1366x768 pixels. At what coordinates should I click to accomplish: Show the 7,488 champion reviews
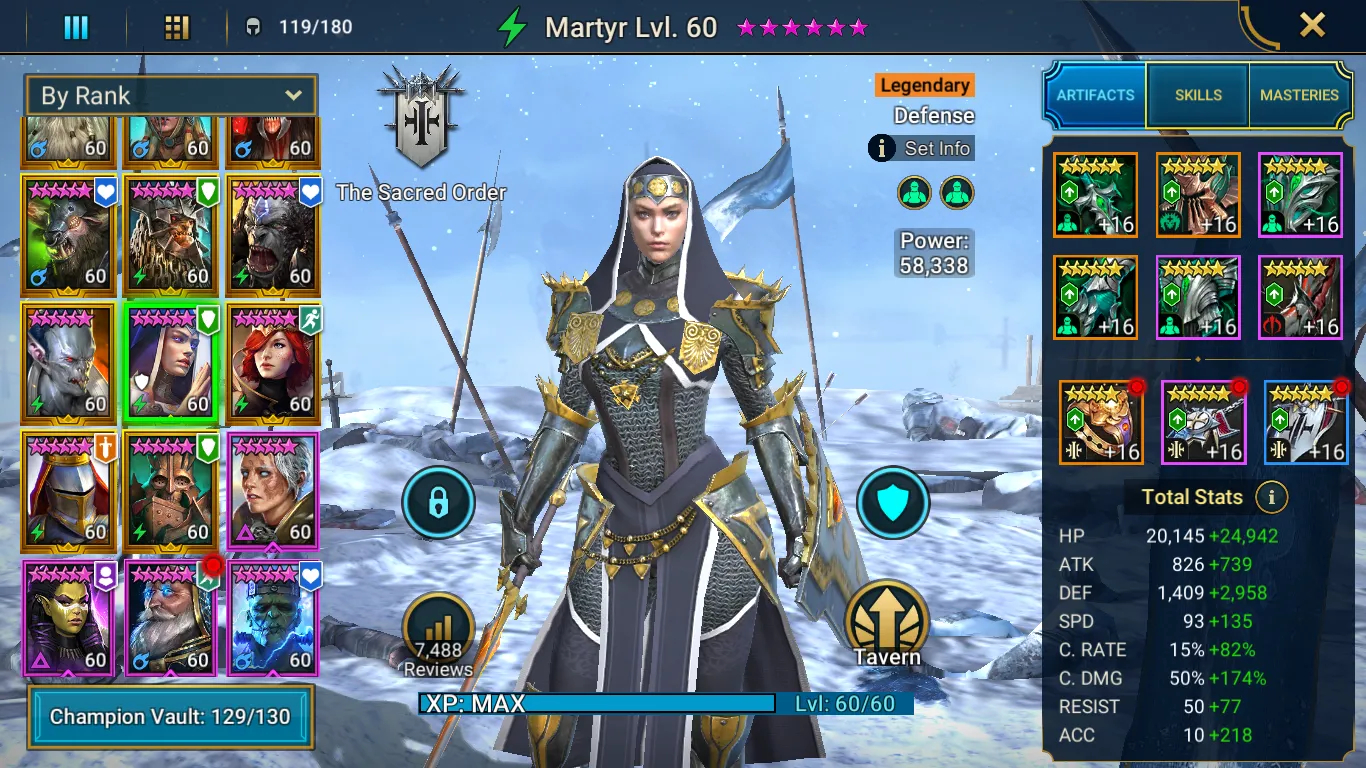click(x=438, y=634)
